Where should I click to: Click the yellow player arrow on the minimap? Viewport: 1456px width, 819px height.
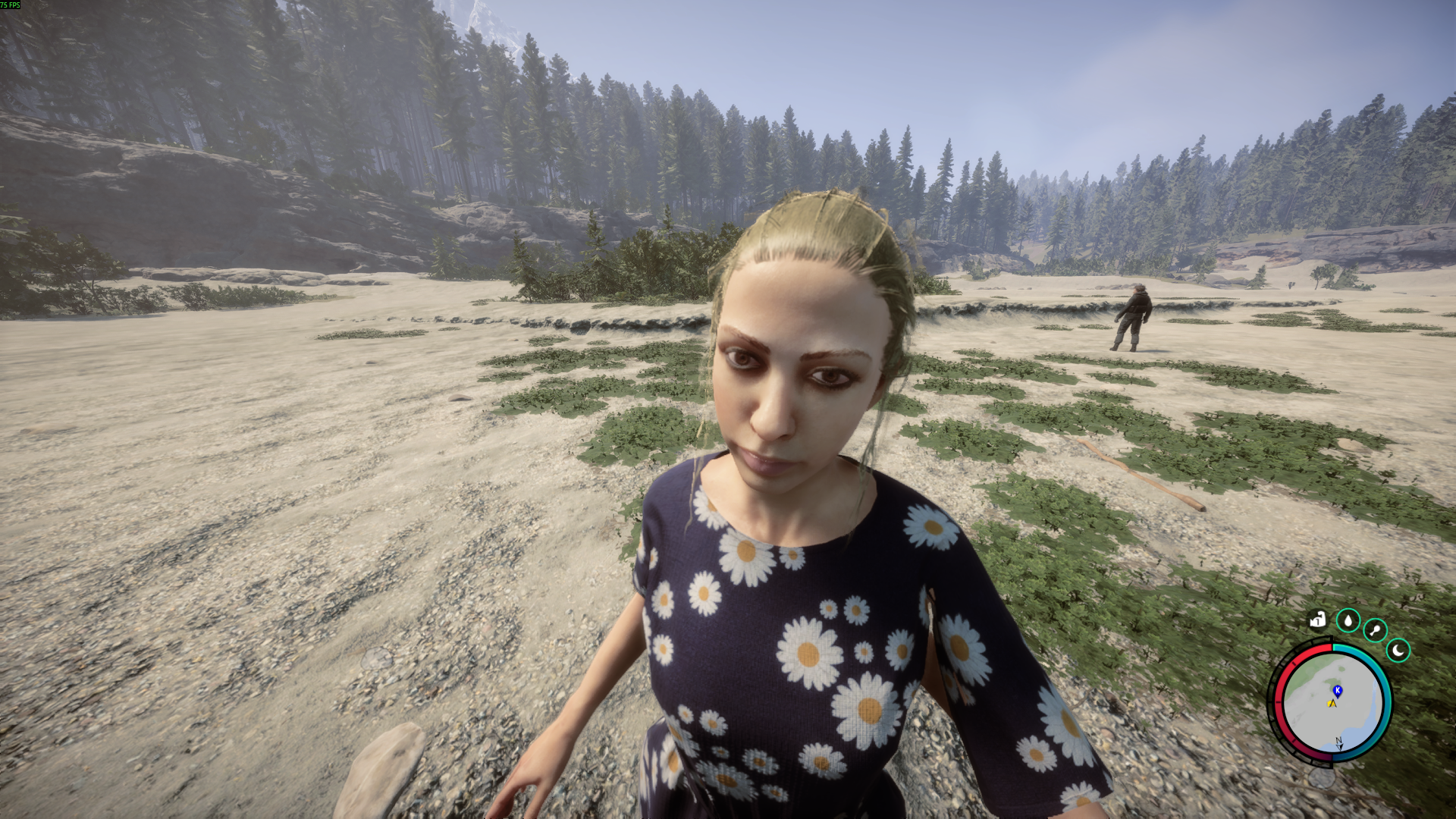[x=1332, y=704]
